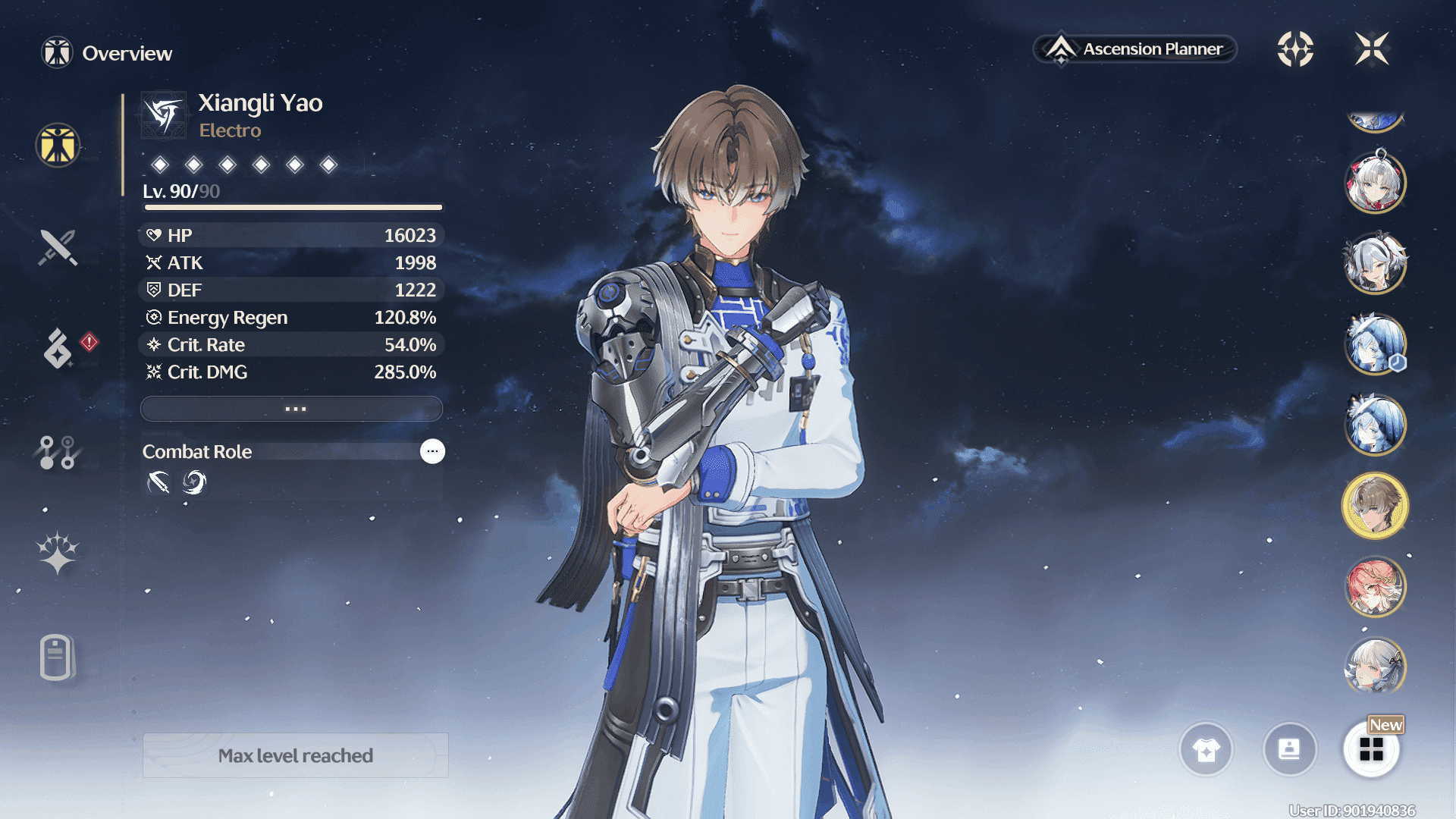Select the highlighted Xiangli Yao portrait
This screenshot has width=1456, height=819.
coord(1375,505)
